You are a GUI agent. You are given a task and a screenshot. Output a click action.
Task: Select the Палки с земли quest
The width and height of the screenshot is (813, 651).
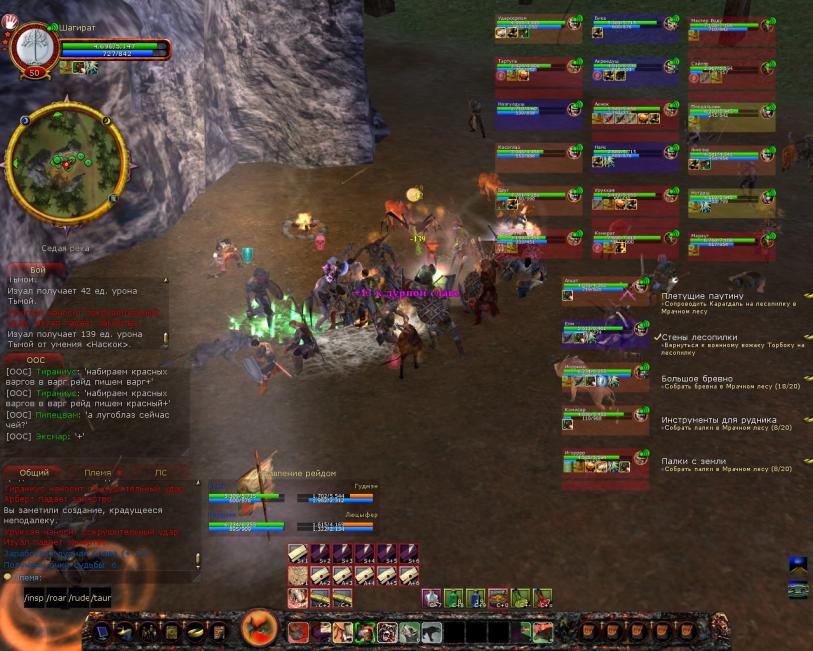(694, 461)
